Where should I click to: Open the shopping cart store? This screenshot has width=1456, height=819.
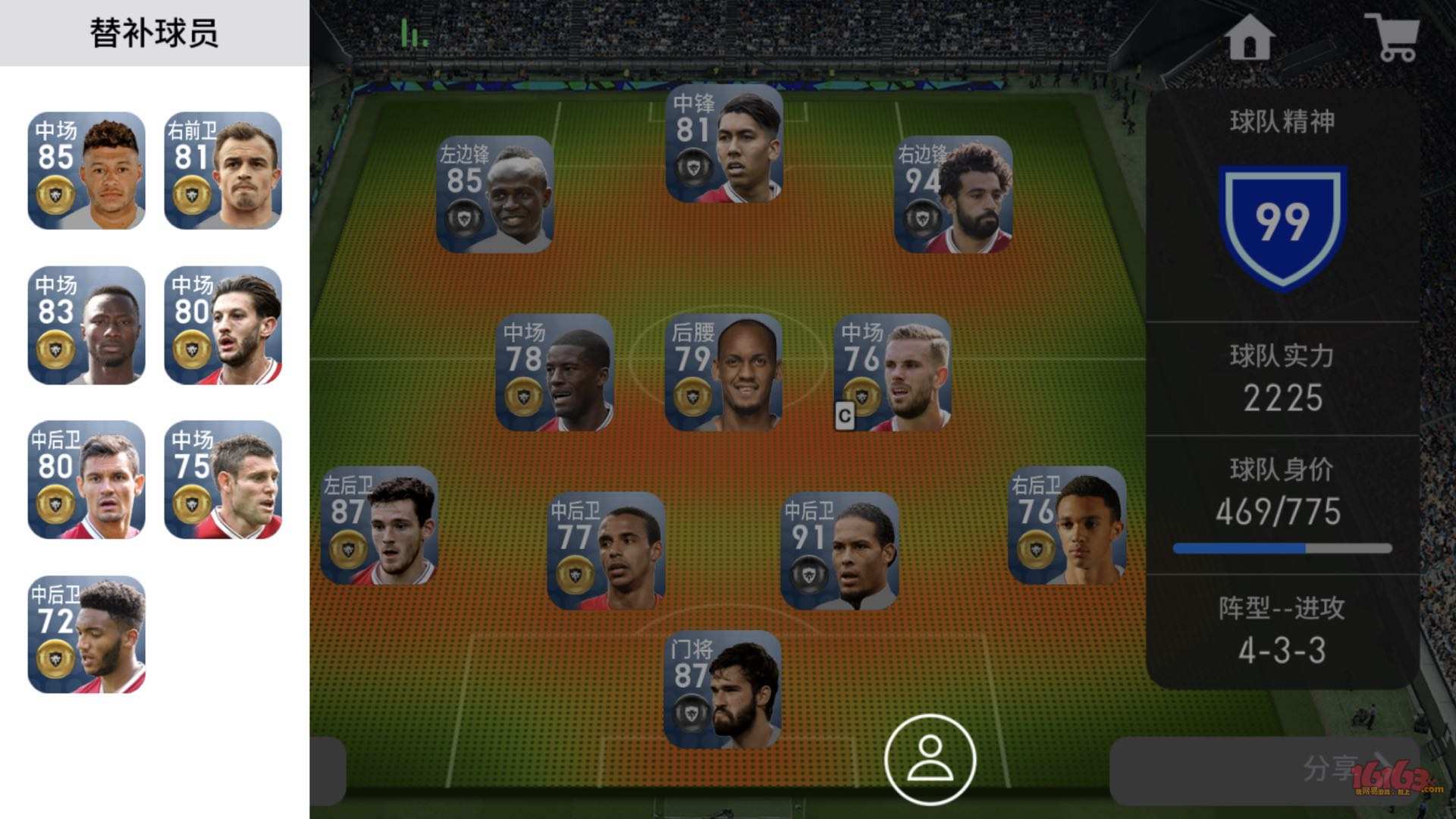pos(1392,37)
